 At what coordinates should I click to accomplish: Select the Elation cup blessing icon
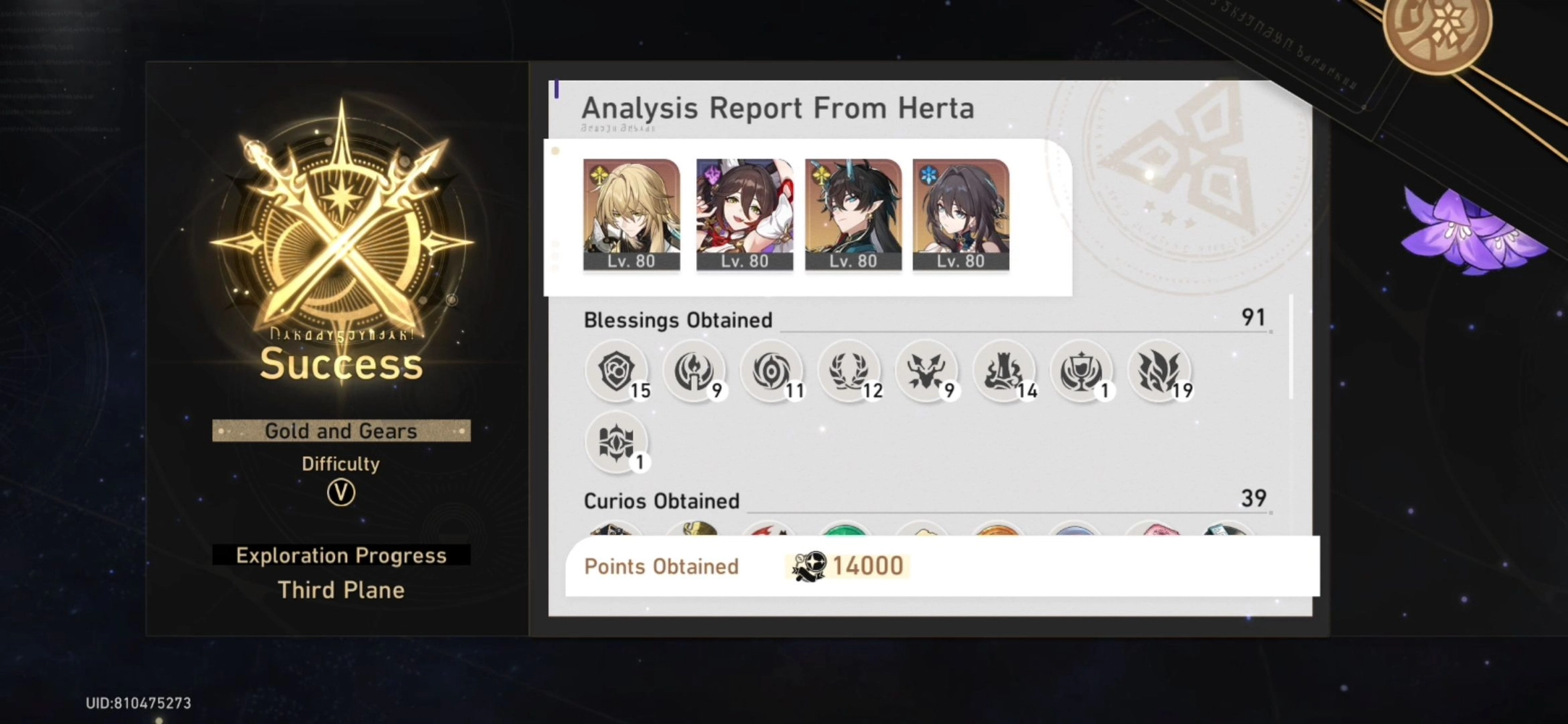(1083, 371)
